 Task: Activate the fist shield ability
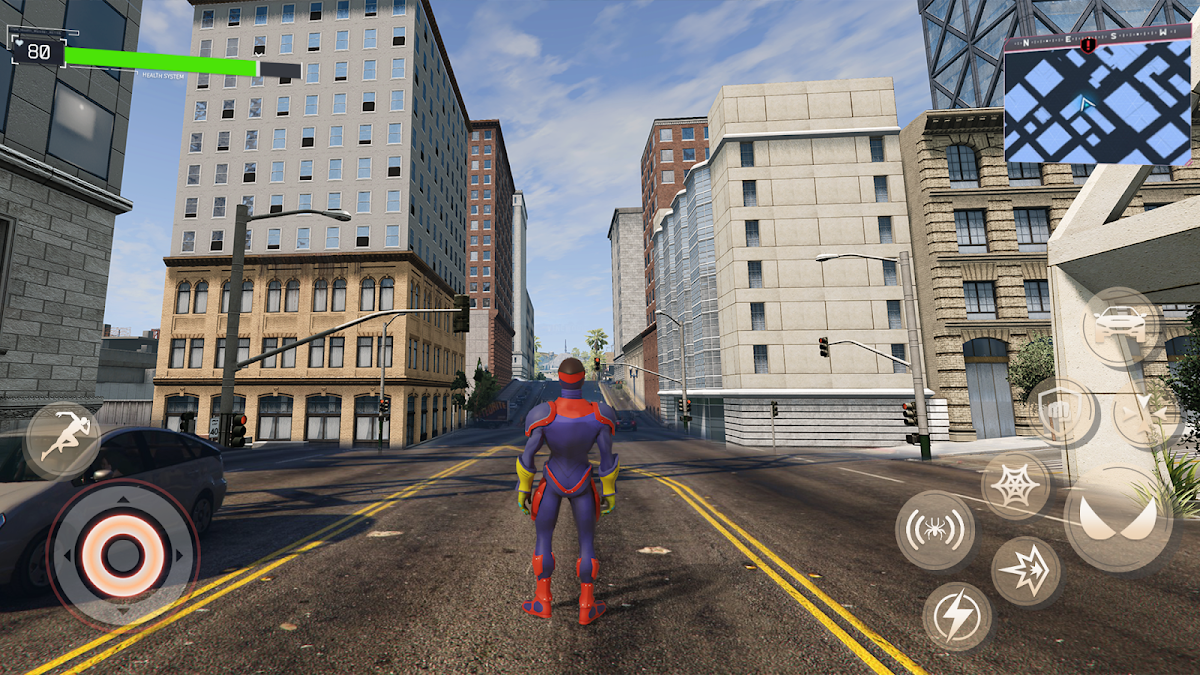(x=1060, y=412)
